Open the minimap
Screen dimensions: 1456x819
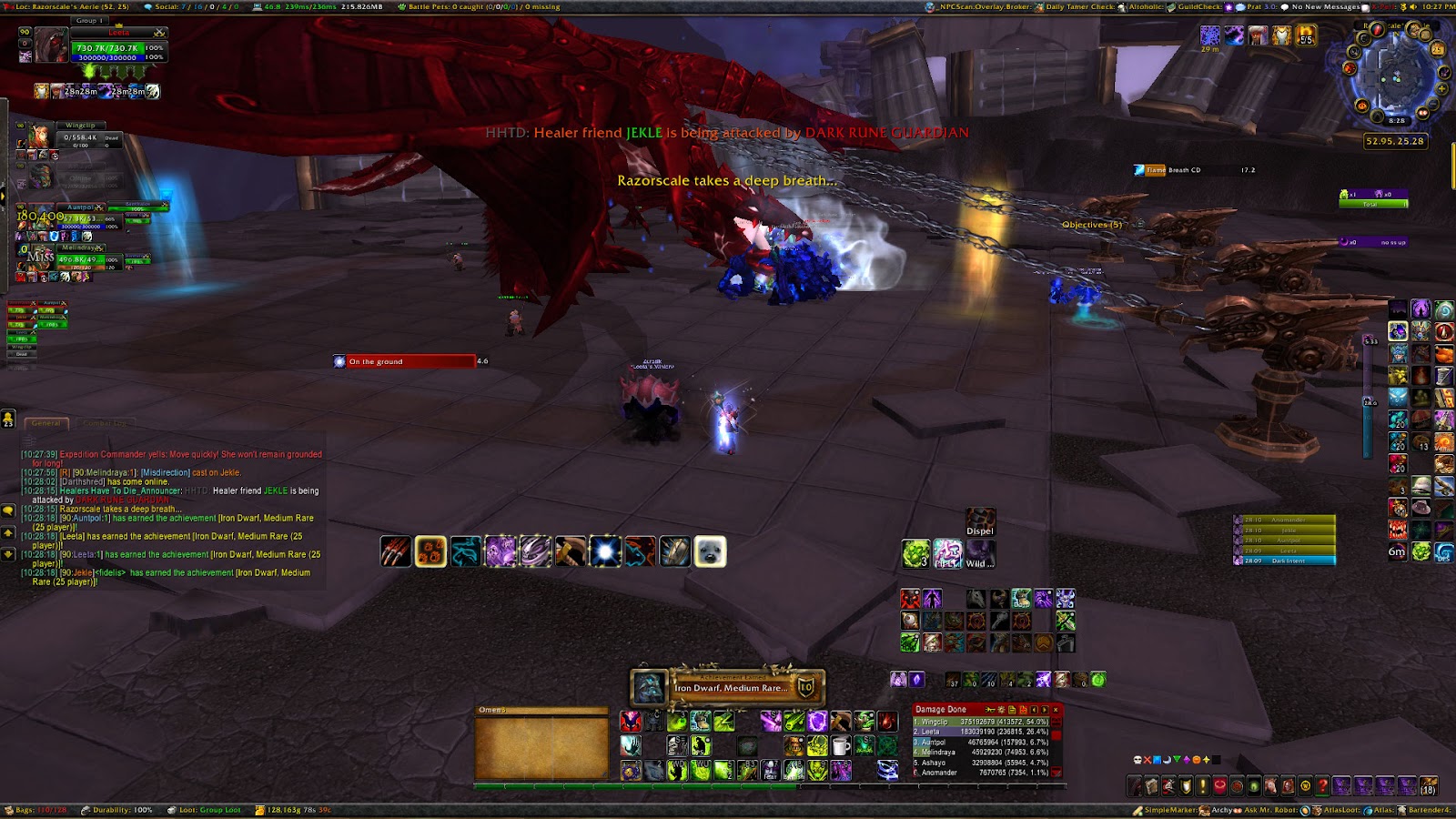click(x=1396, y=78)
